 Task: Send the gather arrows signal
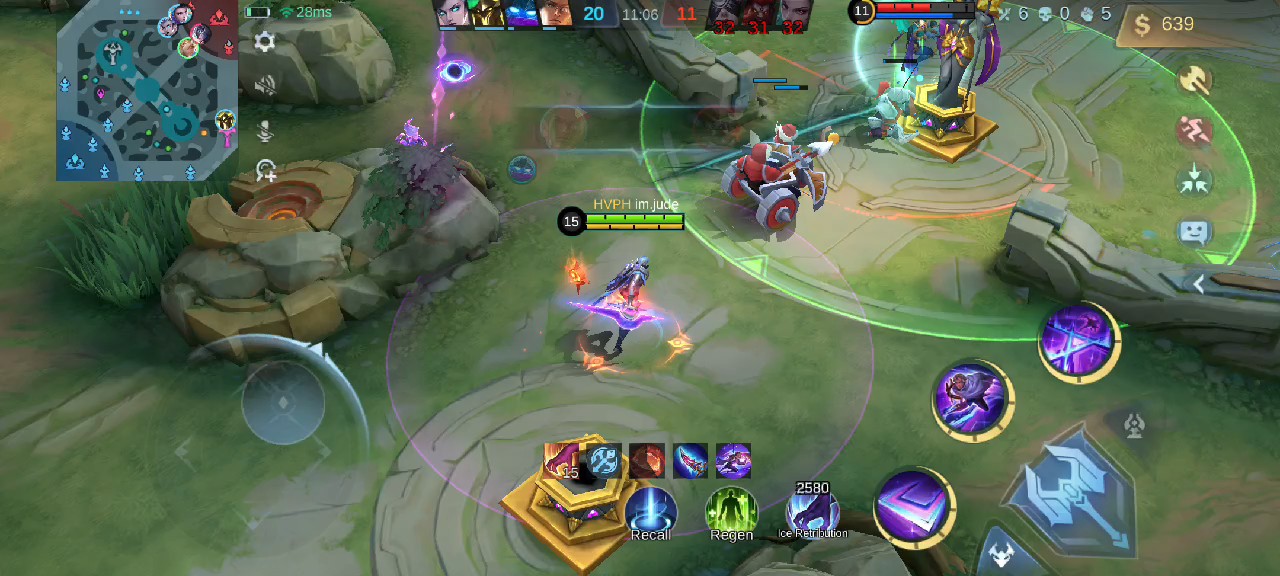coord(1194,182)
